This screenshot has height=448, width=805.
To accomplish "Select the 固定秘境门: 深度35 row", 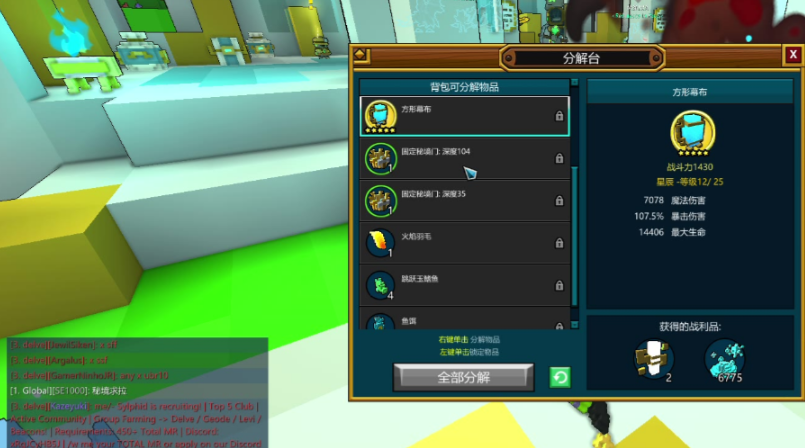I will [x=464, y=200].
